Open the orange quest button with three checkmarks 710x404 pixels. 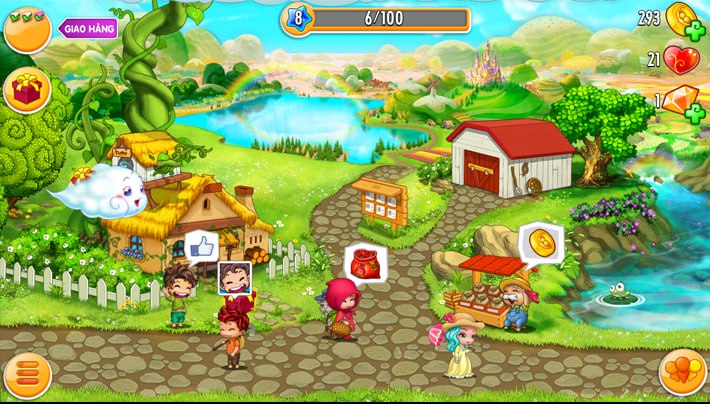pyautogui.click(x=27, y=29)
